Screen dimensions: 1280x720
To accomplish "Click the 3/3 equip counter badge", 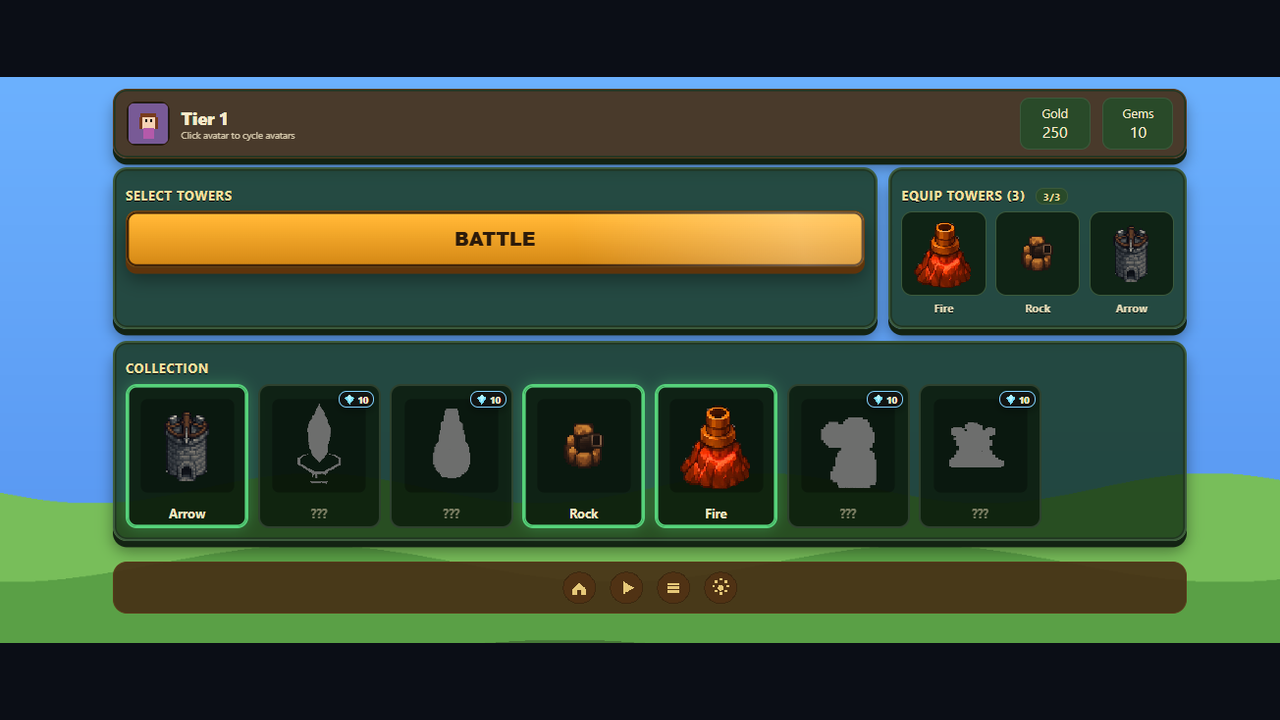I will click(x=1051, y=197).
